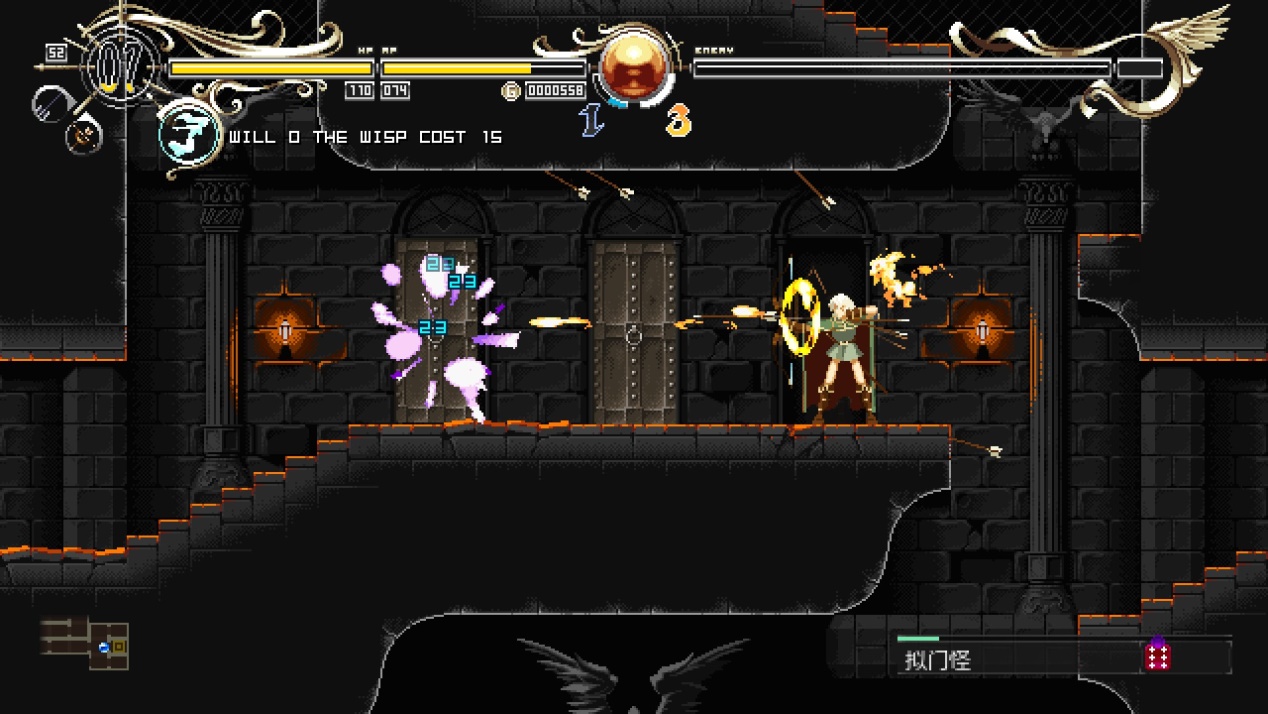
Task: Click the pink enemy icon beside 拟门怪
Action: point(1158,656)
